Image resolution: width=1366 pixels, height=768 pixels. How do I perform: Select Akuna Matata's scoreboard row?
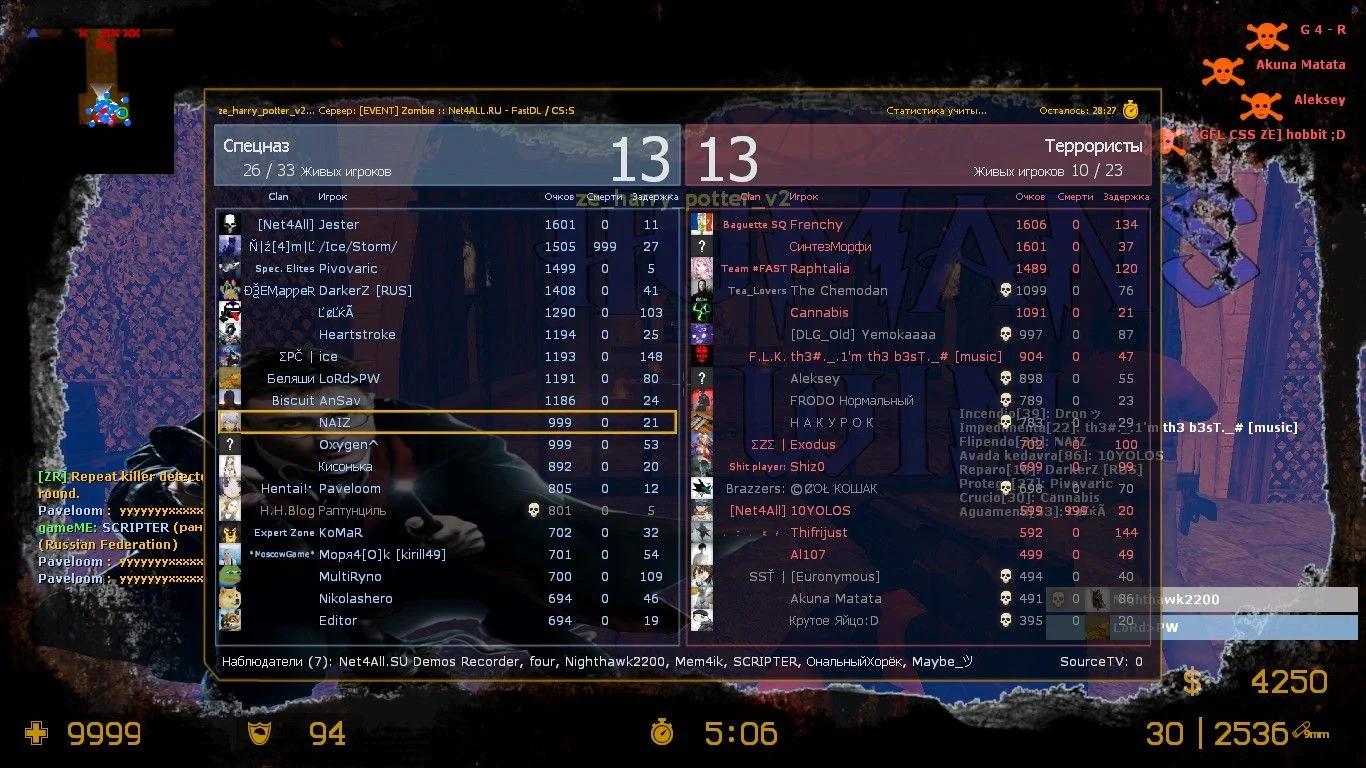[x=918, y=599]
